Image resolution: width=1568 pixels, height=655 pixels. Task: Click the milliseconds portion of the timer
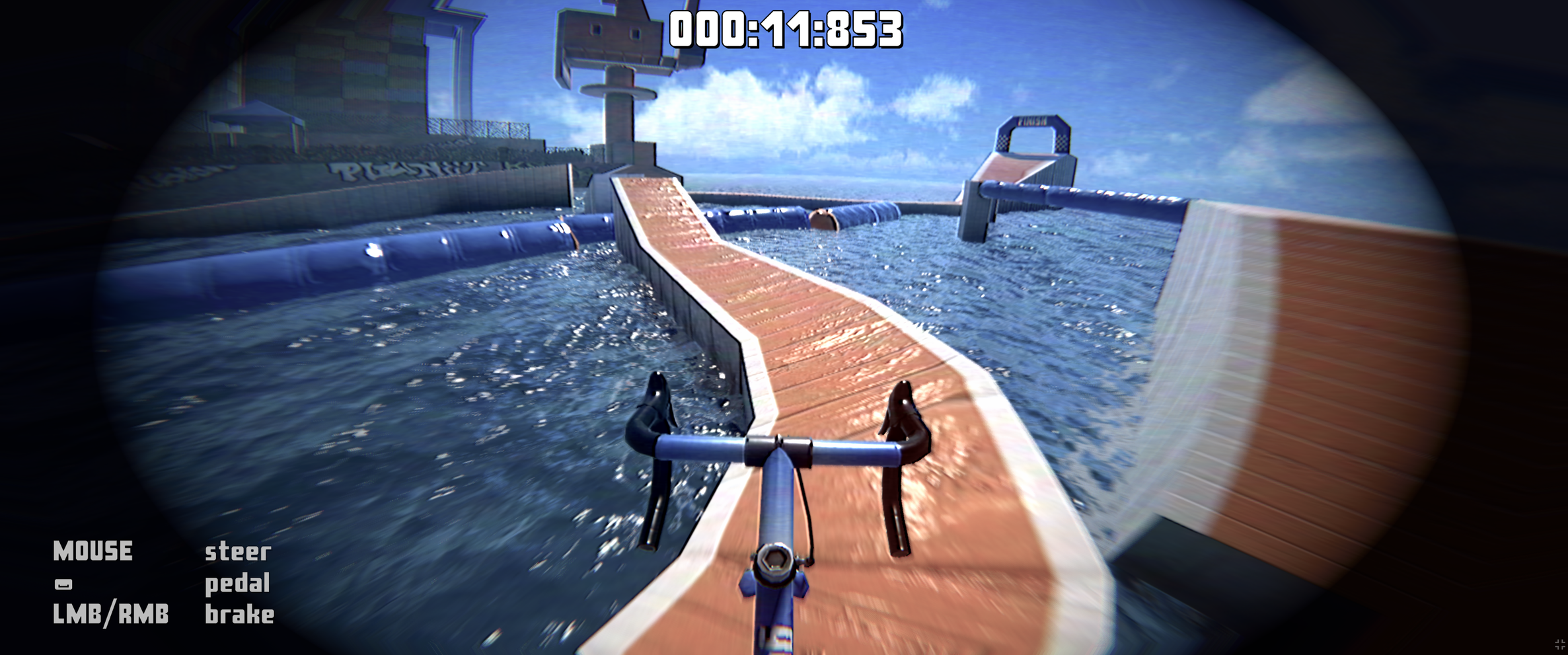pyautogui.click(x=866, y=30)
